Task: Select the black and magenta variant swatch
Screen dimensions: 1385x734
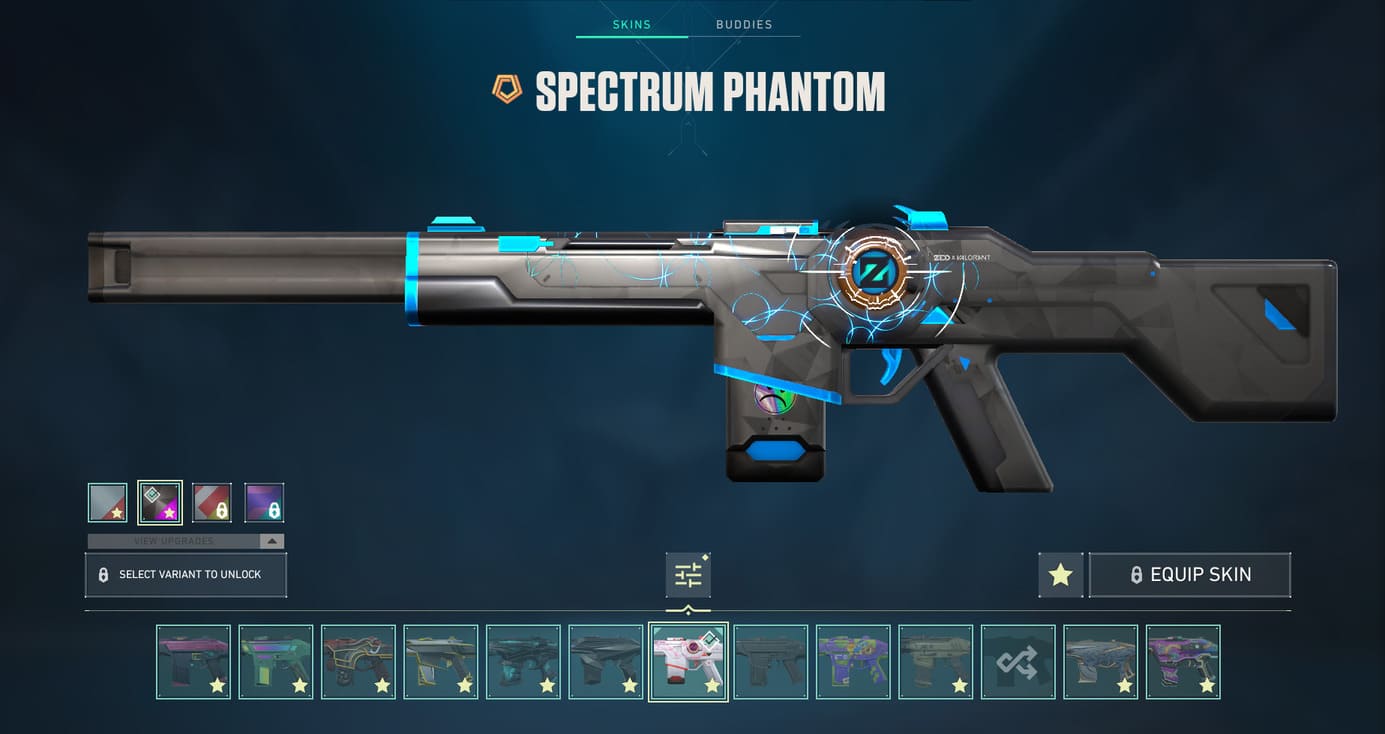Action: coord(160,502)
